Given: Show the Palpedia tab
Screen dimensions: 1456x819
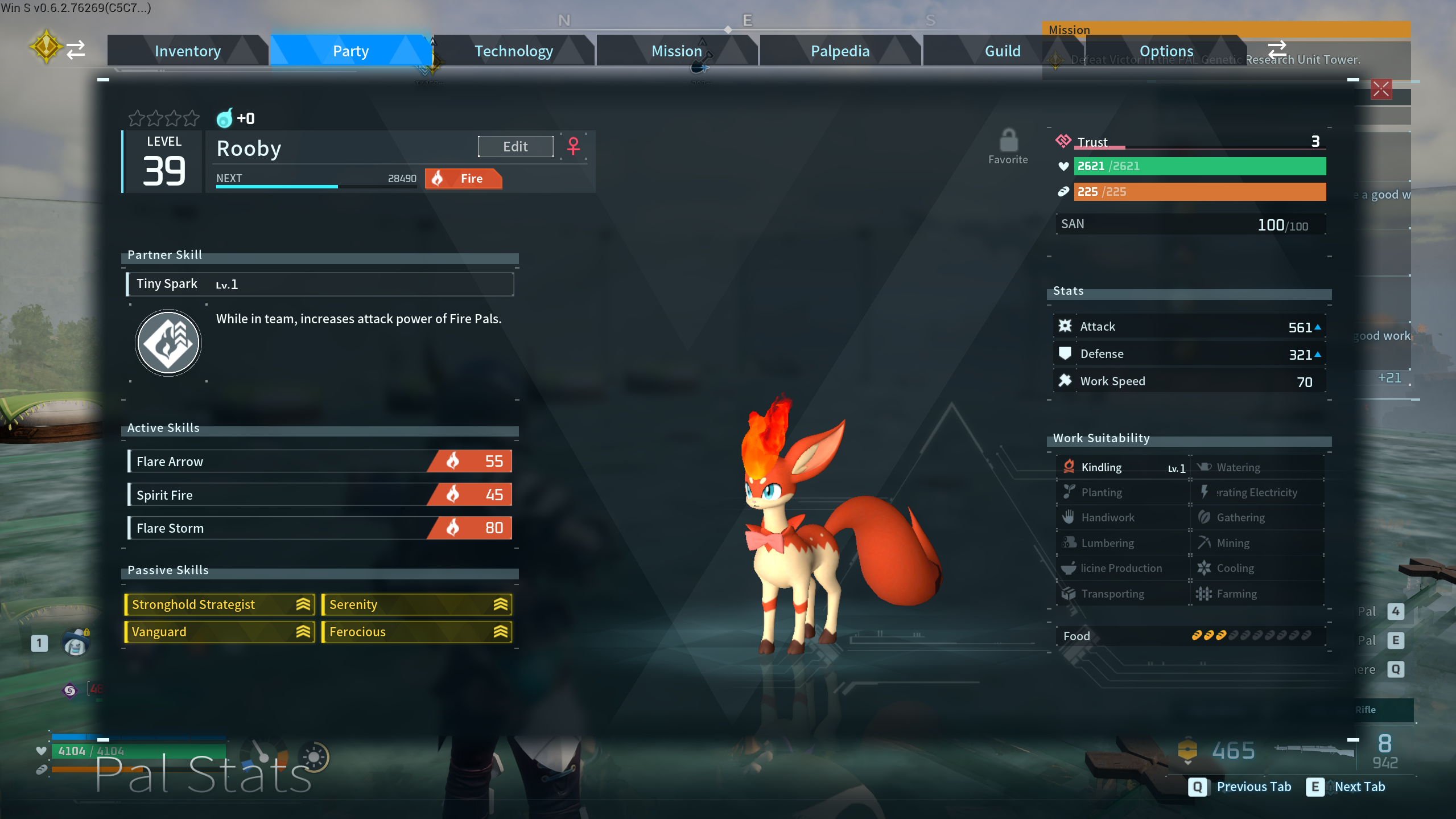Looking at the screenshot, I should (840, 51).
